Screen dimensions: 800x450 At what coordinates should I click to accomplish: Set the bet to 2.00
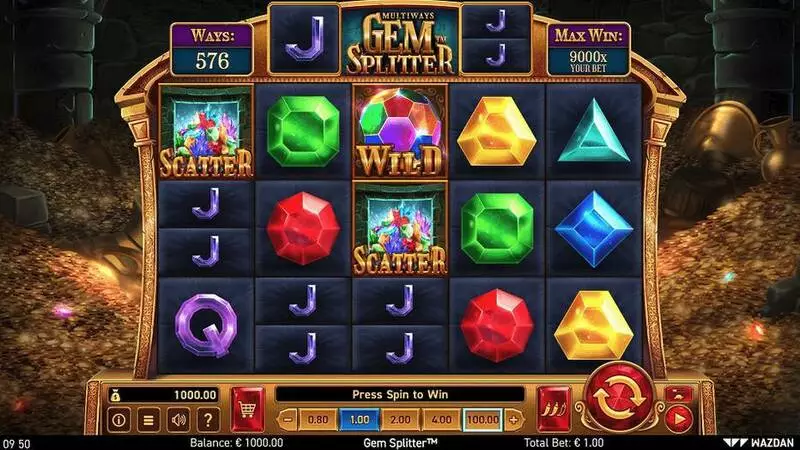click(400, 419)
